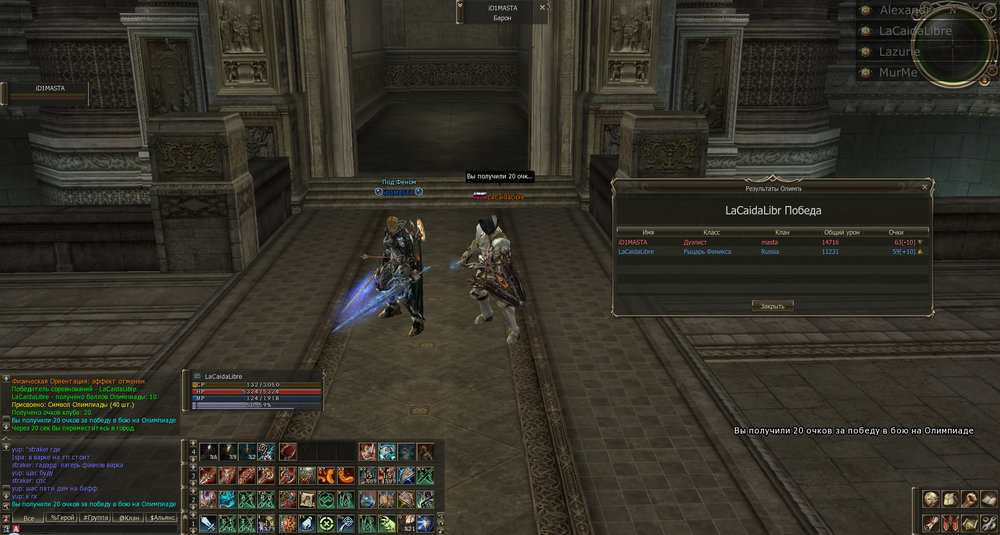Open the skull icon in bottom-right menu

tap(929, 499)
